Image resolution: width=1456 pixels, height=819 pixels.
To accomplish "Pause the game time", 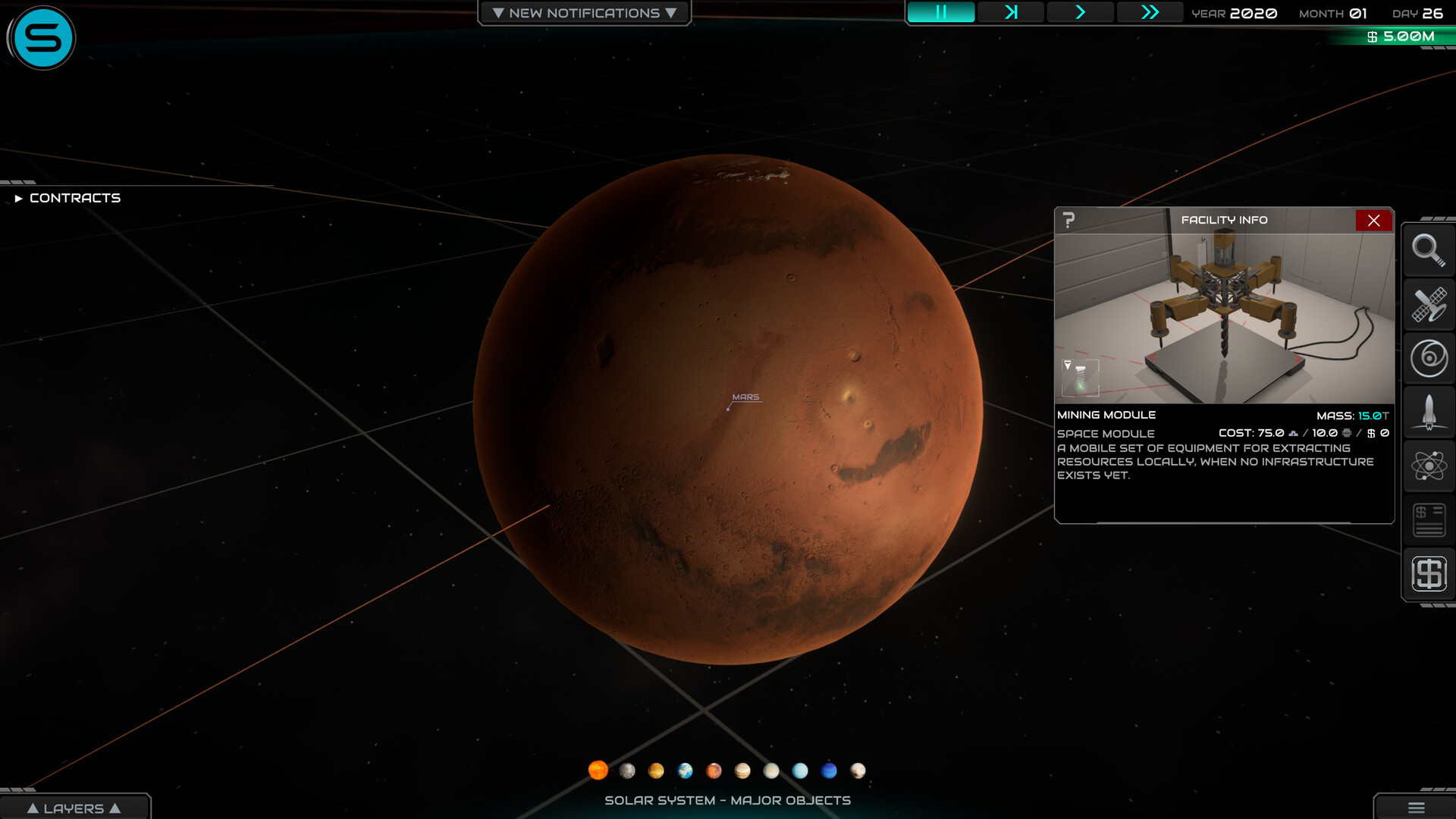I will (940, 12).
